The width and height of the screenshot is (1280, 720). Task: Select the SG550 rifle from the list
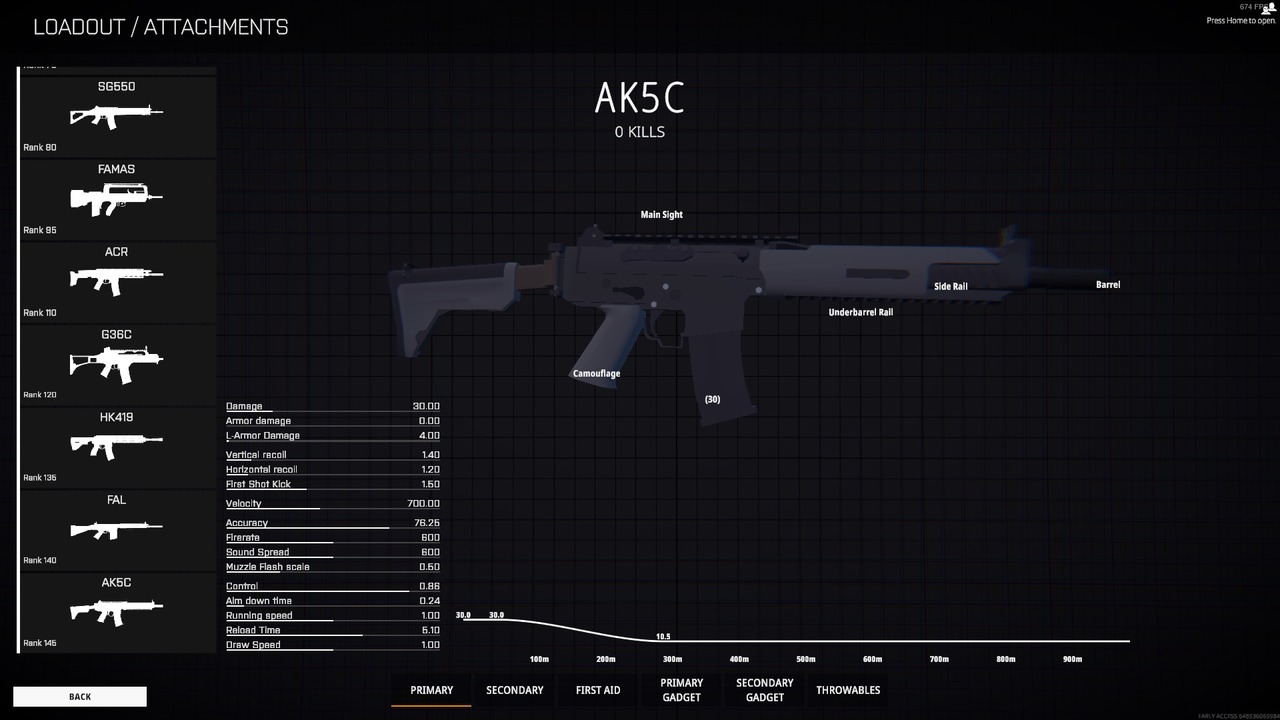click(x=117, y=116)
